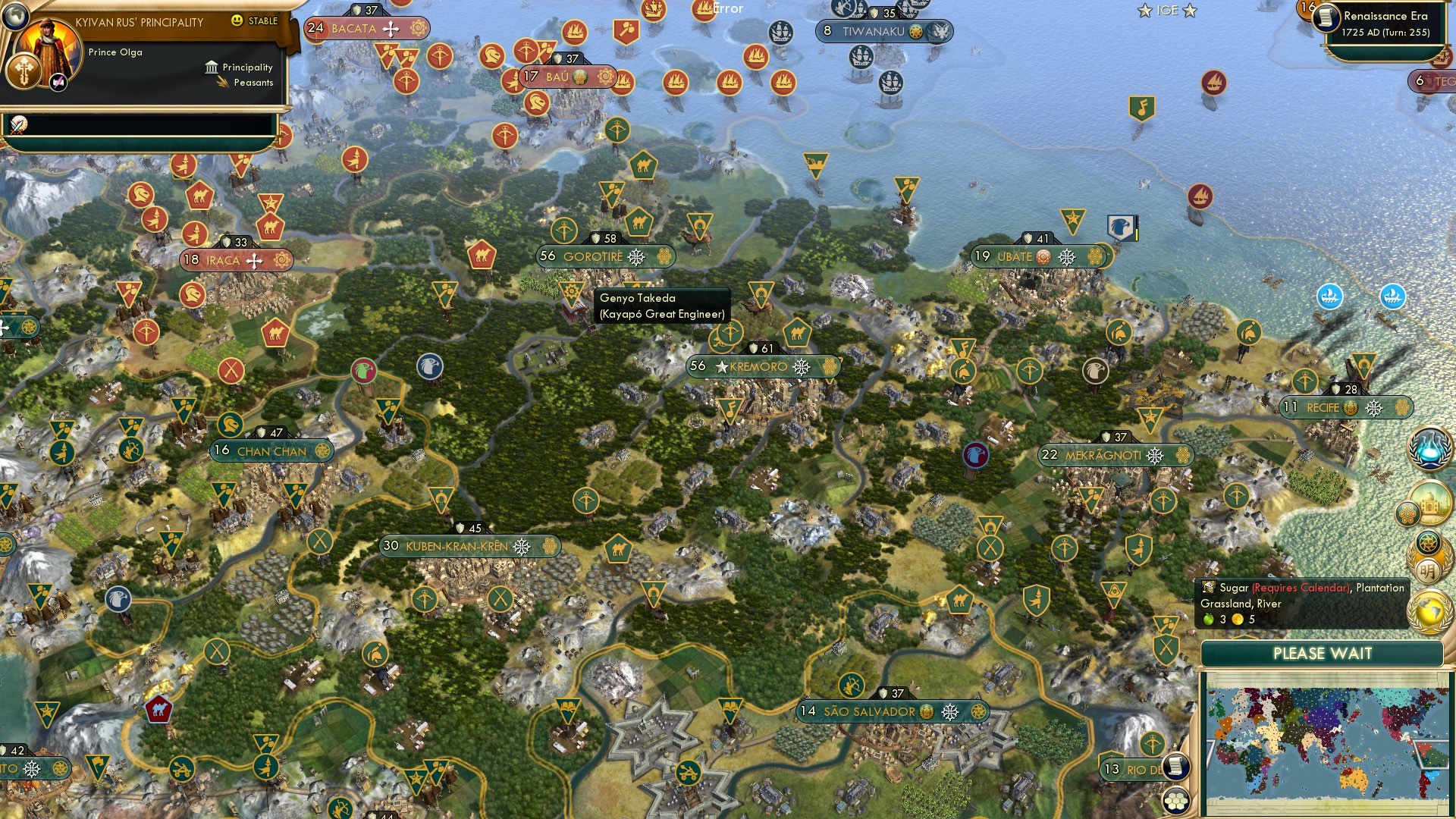Click the PLEASE WAIT banner
This screenshot has height=819, width=1456.
pos(1323,654)
